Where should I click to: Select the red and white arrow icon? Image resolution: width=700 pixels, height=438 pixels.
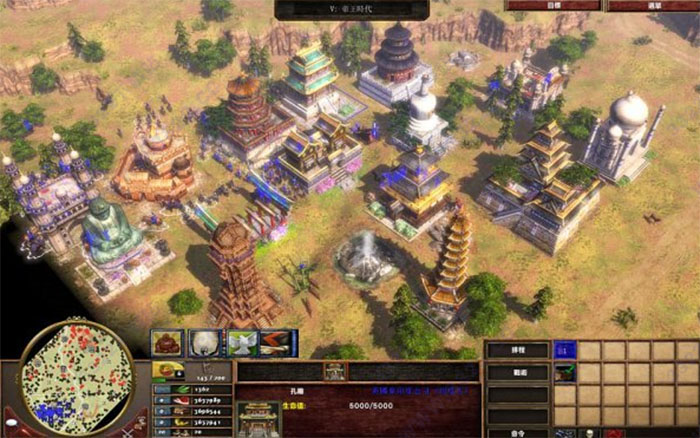click(278, 342)
